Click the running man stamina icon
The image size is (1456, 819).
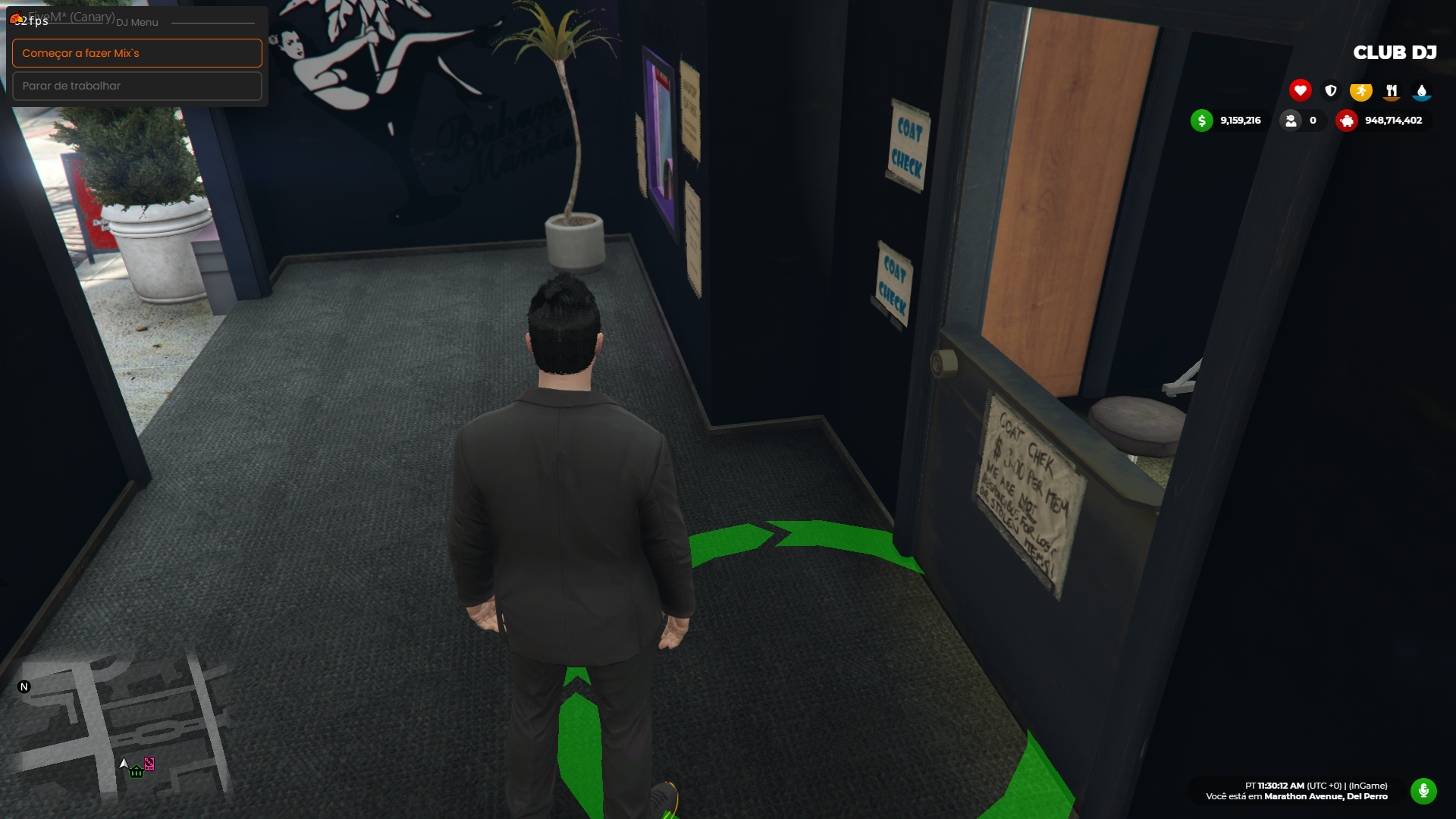(1360, 91)
